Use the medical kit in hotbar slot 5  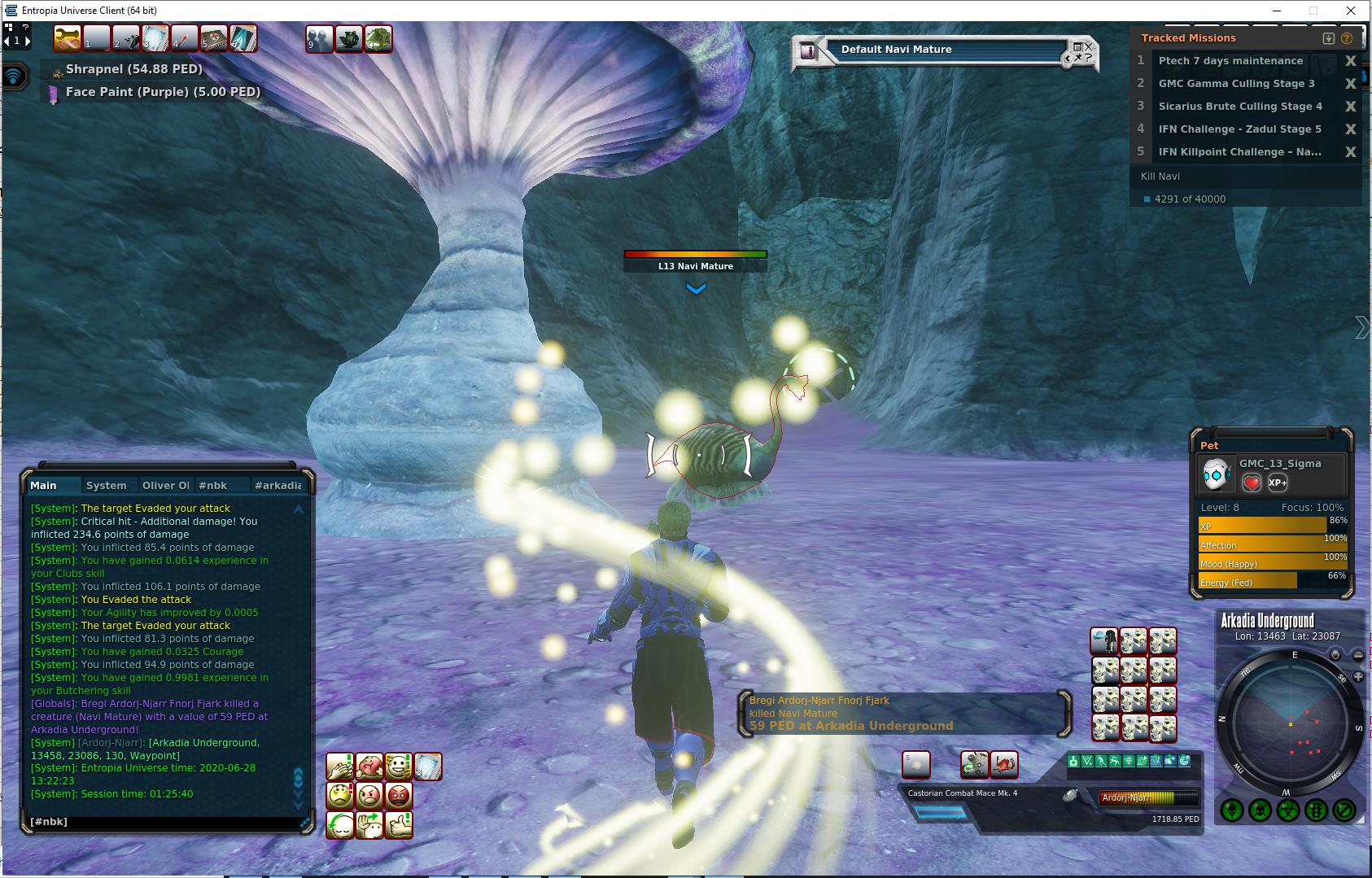214,39
